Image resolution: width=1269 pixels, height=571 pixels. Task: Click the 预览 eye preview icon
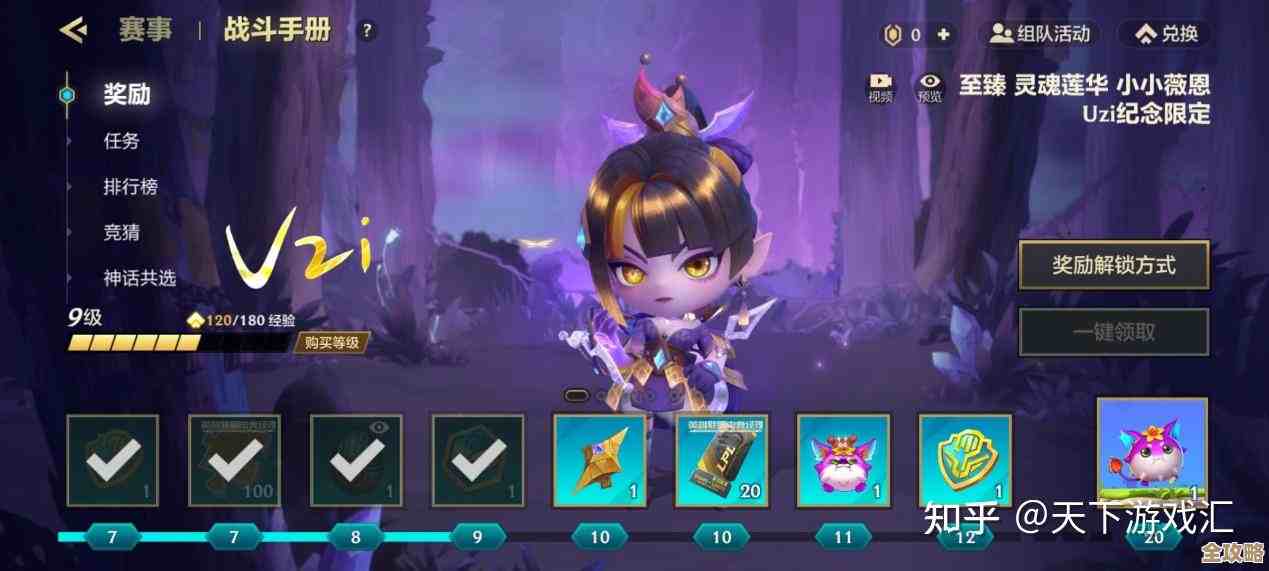pos(930,87)
